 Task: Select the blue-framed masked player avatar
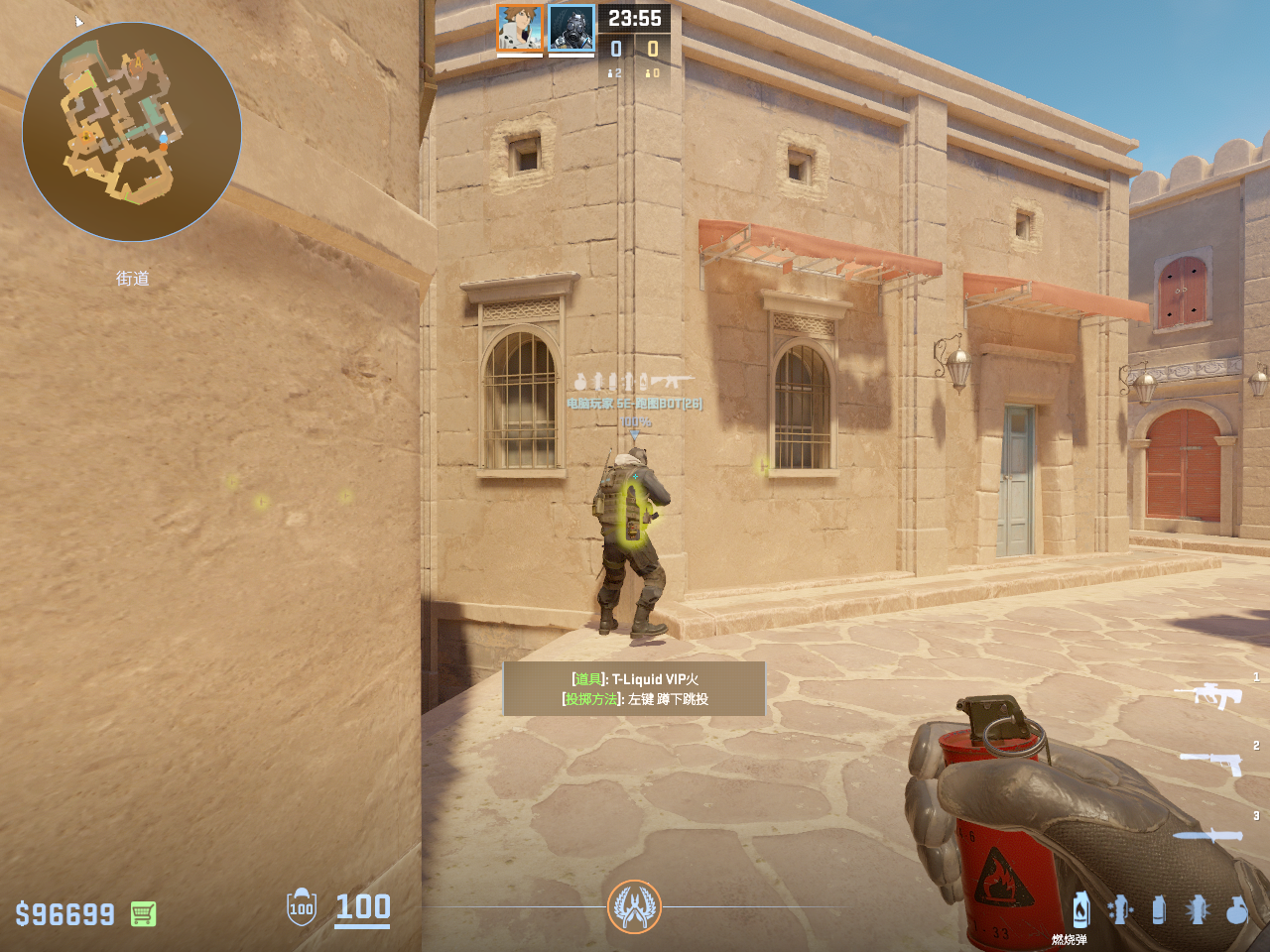(571, 28)
